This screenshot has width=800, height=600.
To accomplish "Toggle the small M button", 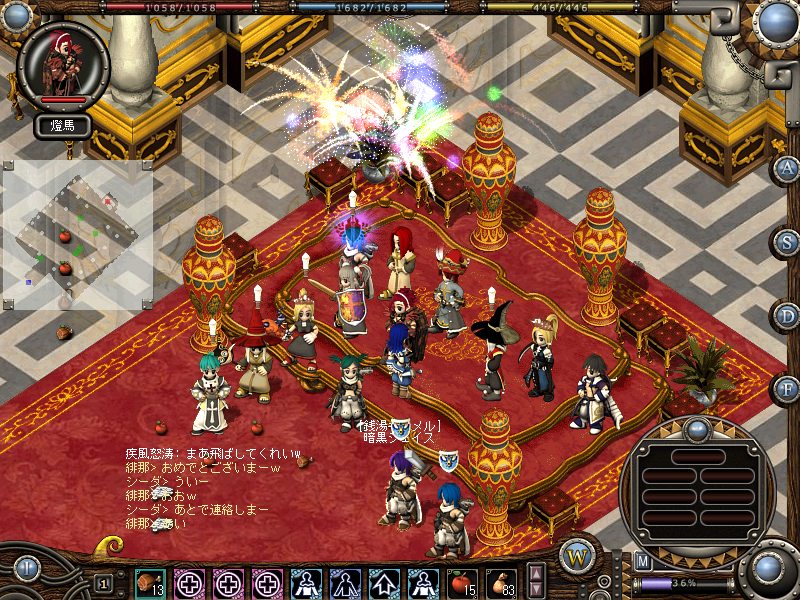I will pos(643,561).
